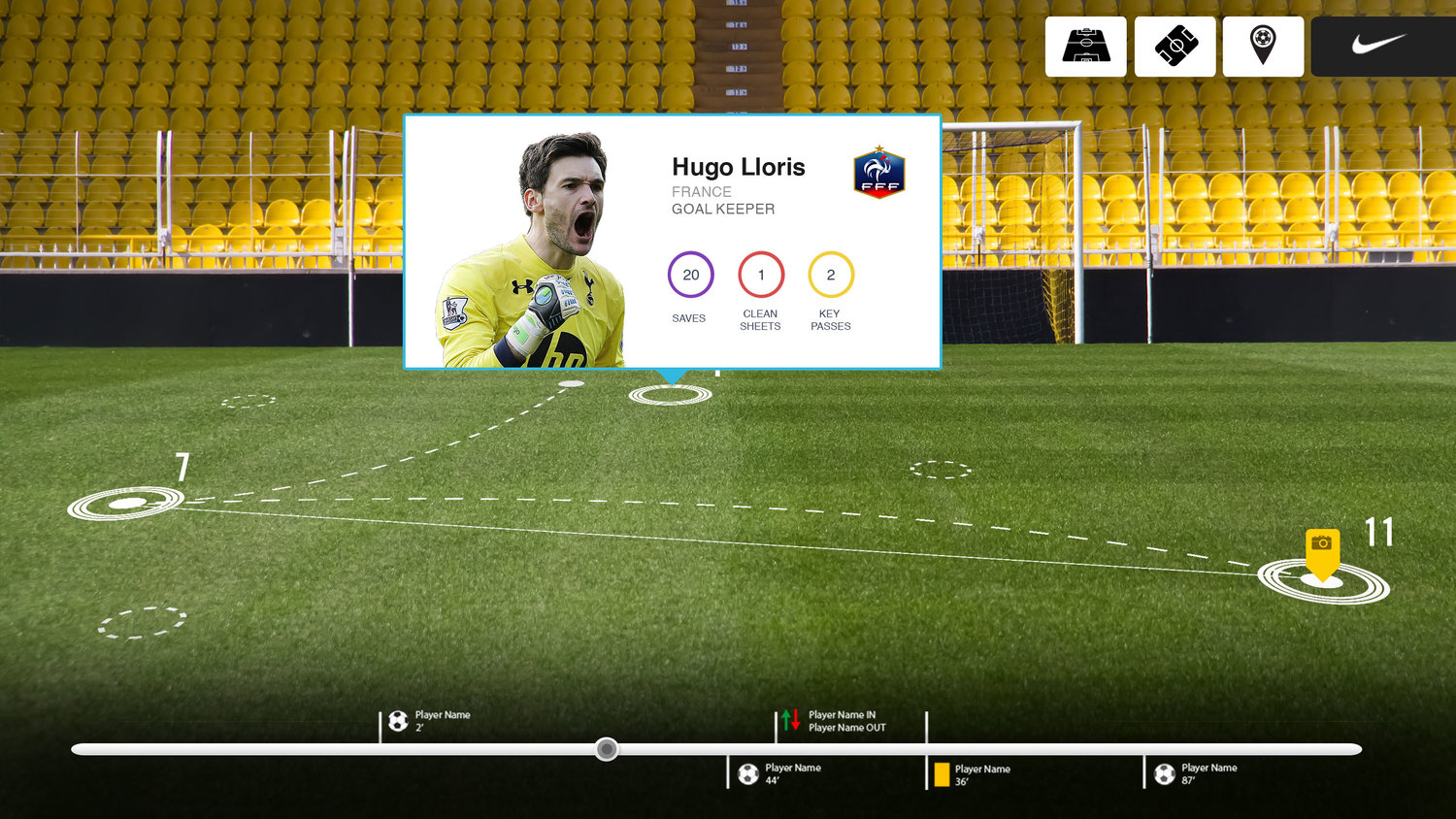The width and height of the screenshot is (1456, 819).
Task: Select the stadium top-view icon button
Action: tap(1175, 46)
